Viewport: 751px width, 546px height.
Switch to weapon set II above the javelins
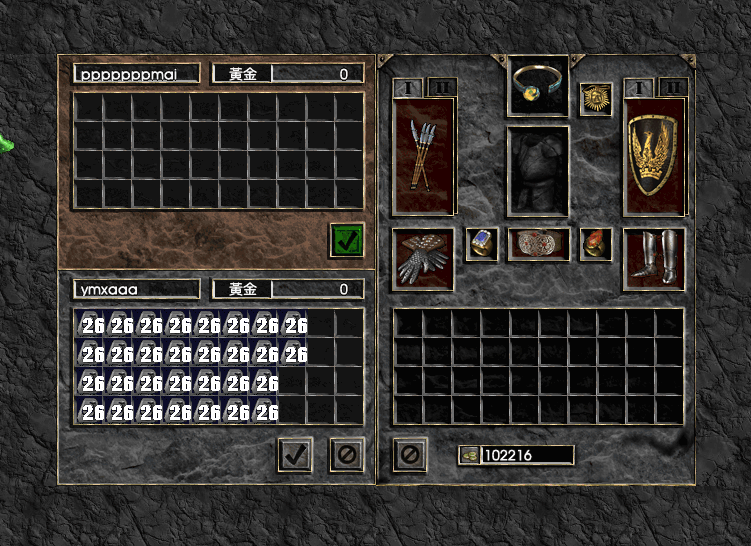(441, 88)
